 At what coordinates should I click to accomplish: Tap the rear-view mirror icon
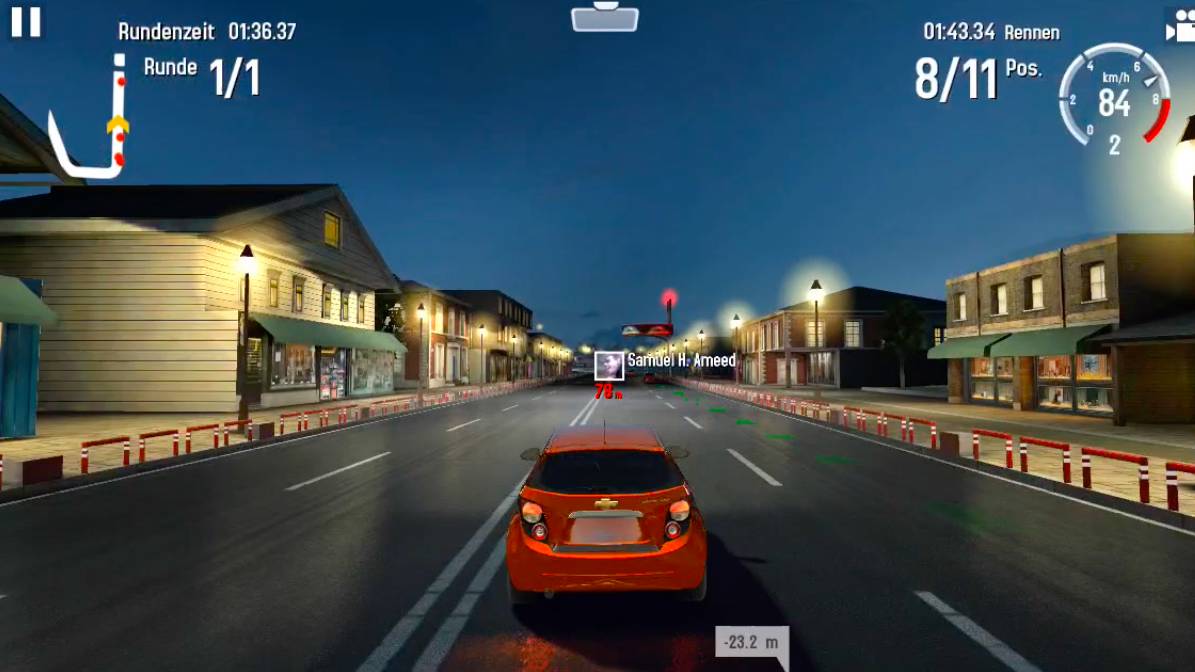point(605,17)
